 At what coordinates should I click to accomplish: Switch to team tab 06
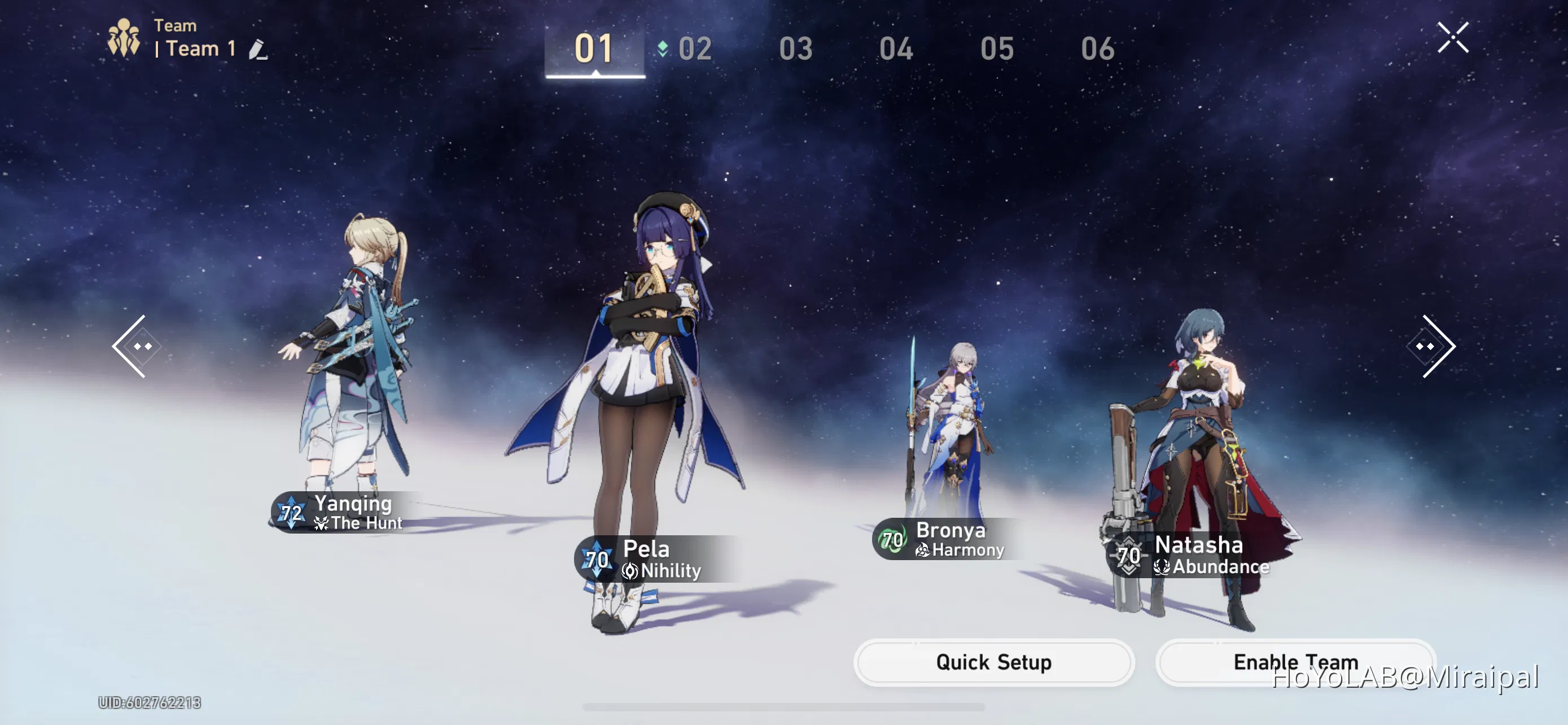(1100, 49)
